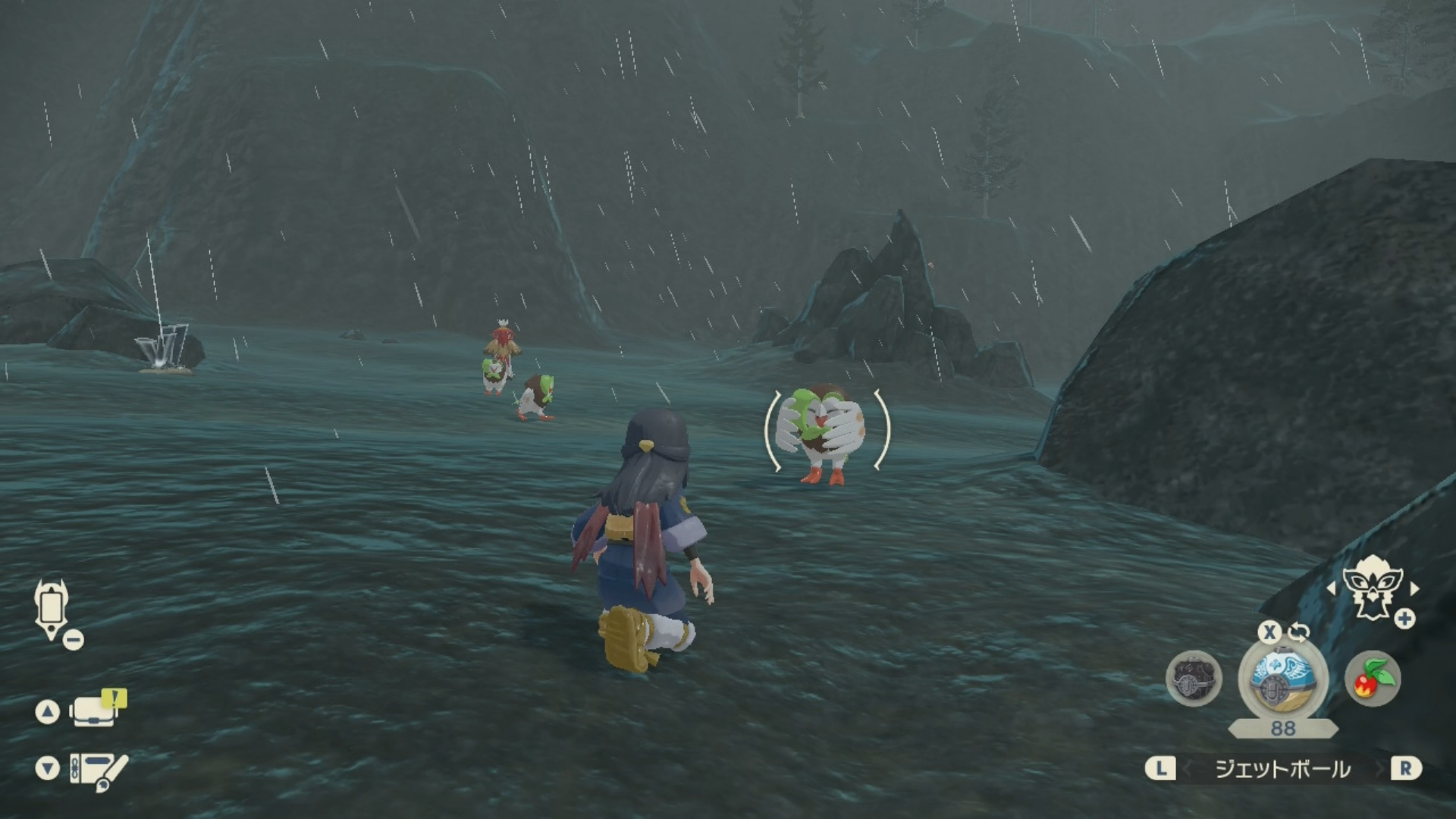This screenshot has height=819, width=1456.
Task: Select the Jet Ball item slot
Action: (1282, 678)
